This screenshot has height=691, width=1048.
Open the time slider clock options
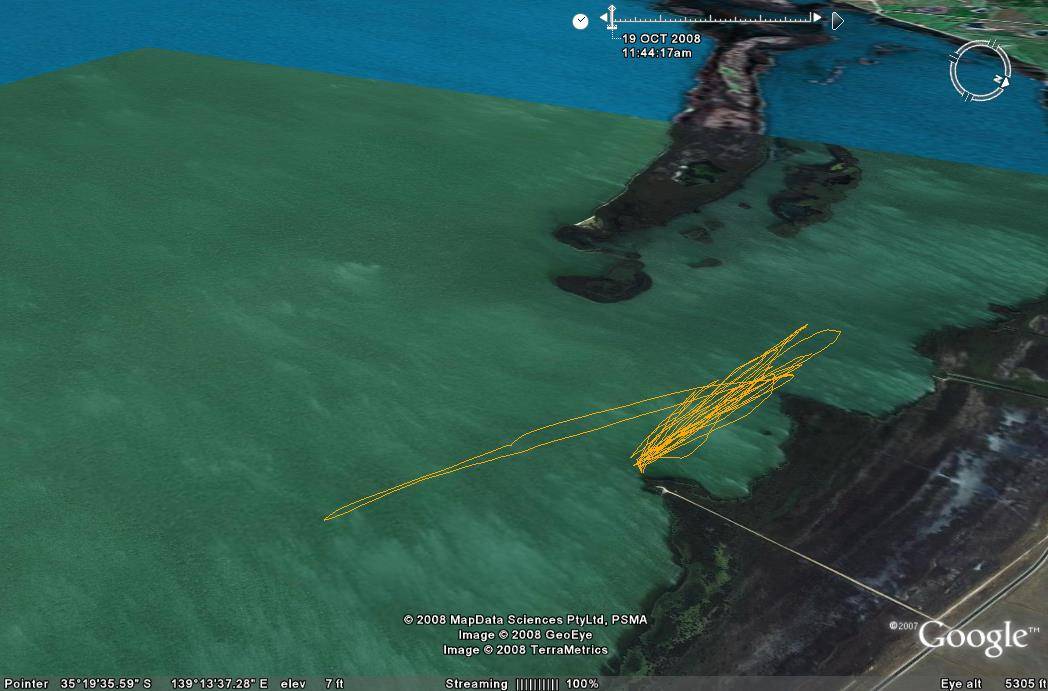[580, 21]
